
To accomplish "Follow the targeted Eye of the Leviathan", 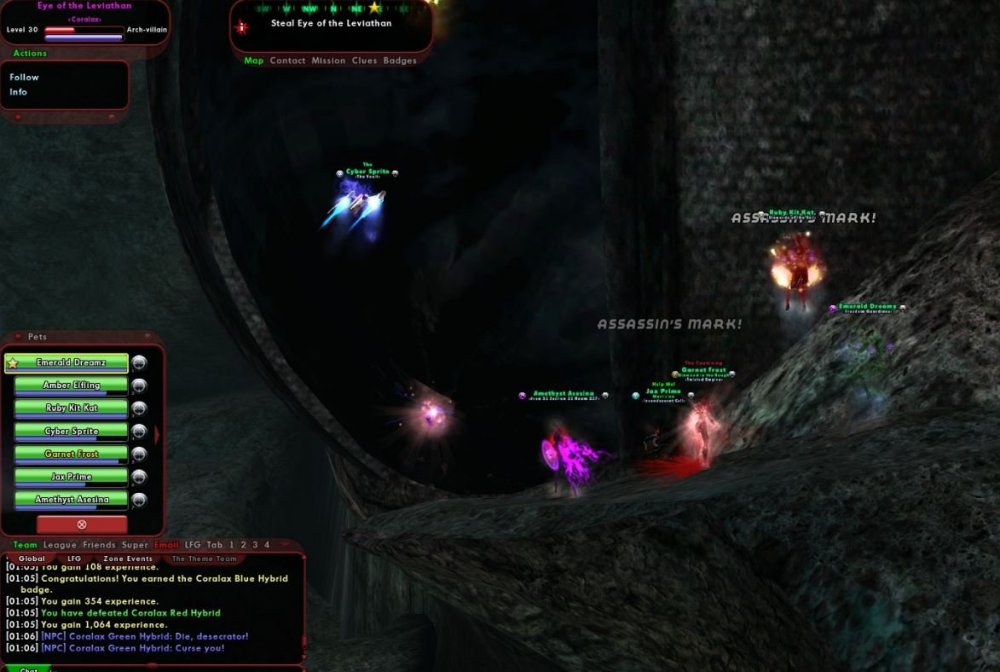I will (24, 77).
